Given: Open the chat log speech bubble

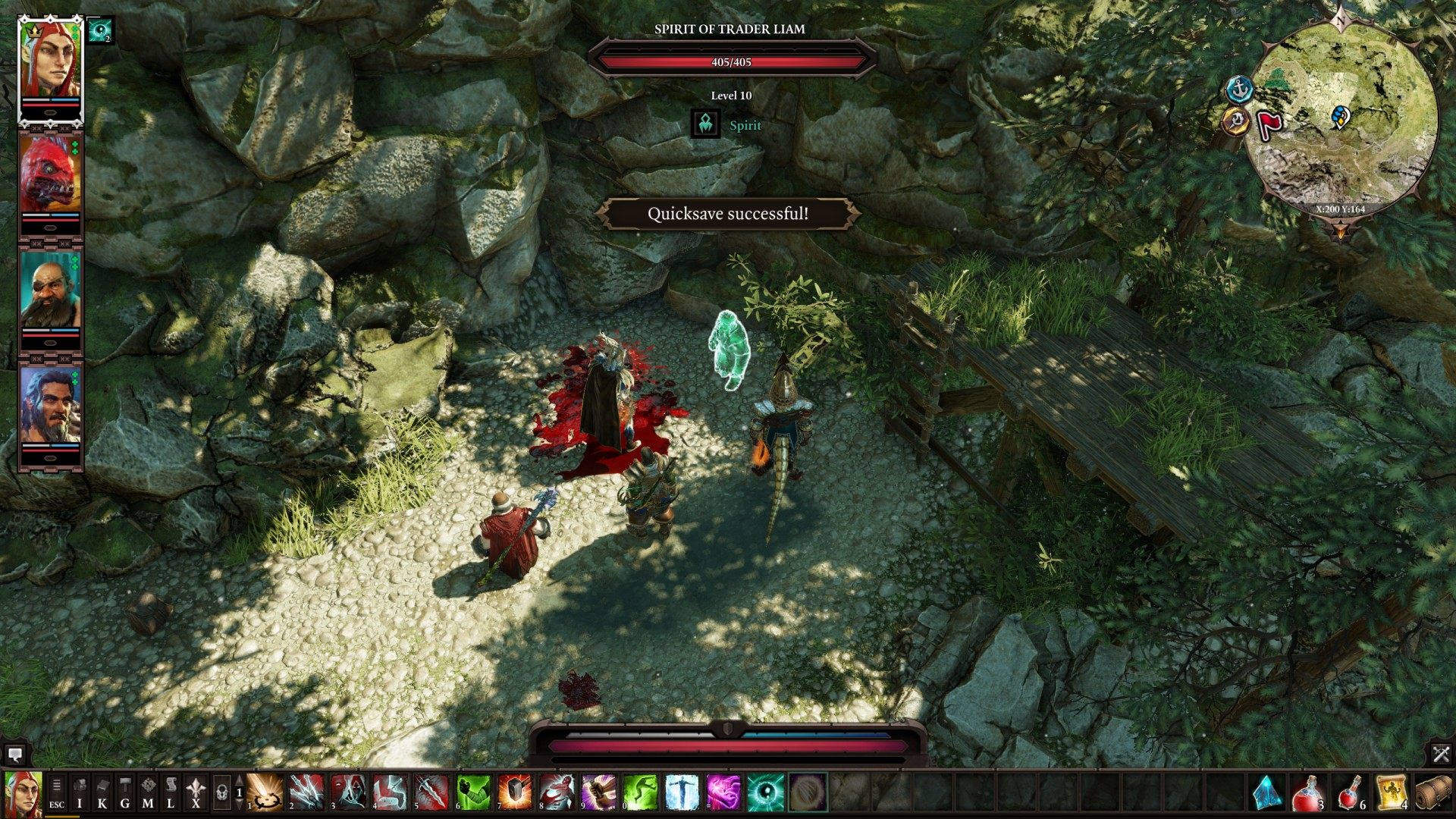Looking at the screenshot, I should point(14,755).
